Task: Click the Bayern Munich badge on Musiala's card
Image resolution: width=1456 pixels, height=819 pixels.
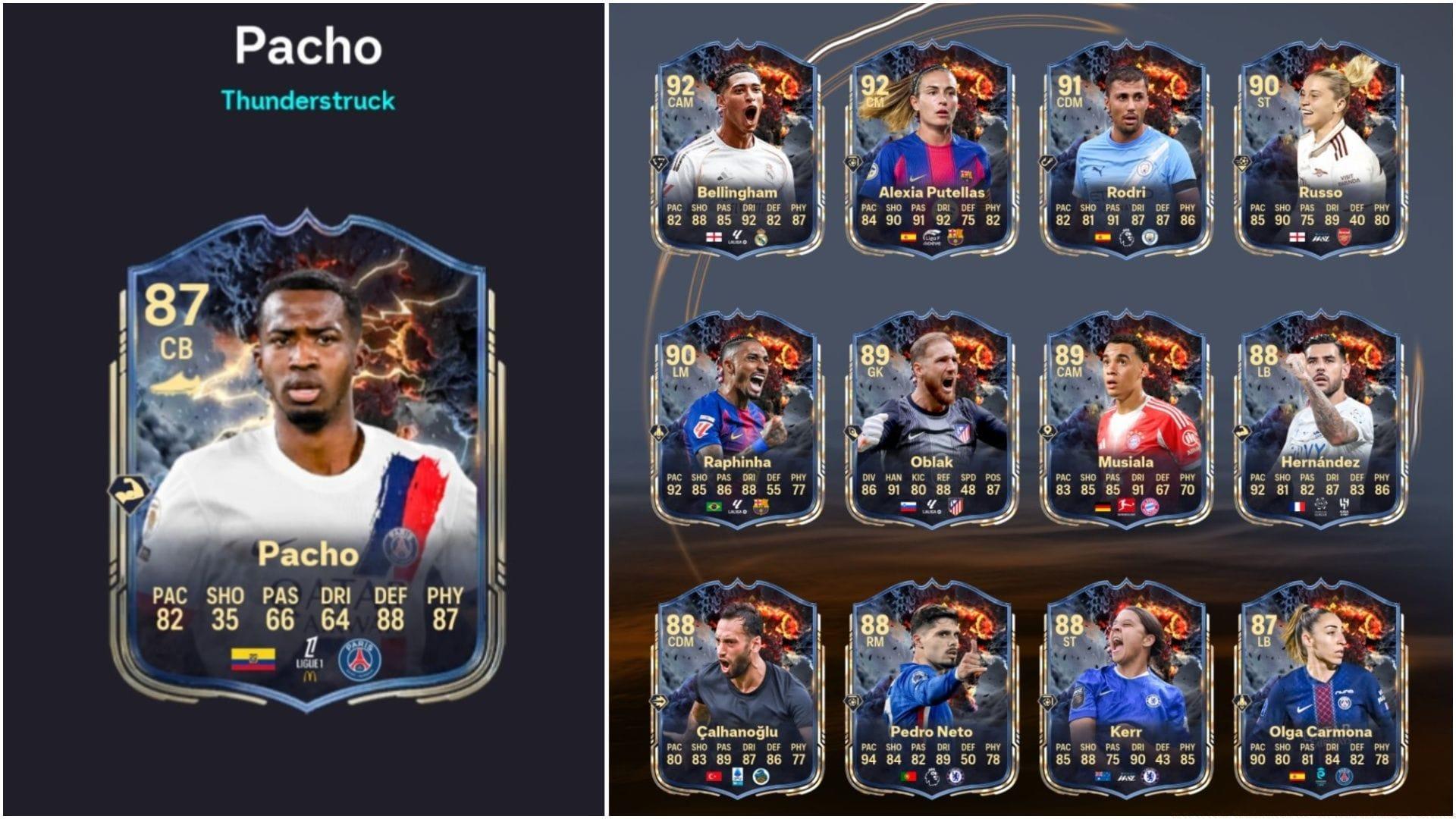Action: [x=1150, y=506]
